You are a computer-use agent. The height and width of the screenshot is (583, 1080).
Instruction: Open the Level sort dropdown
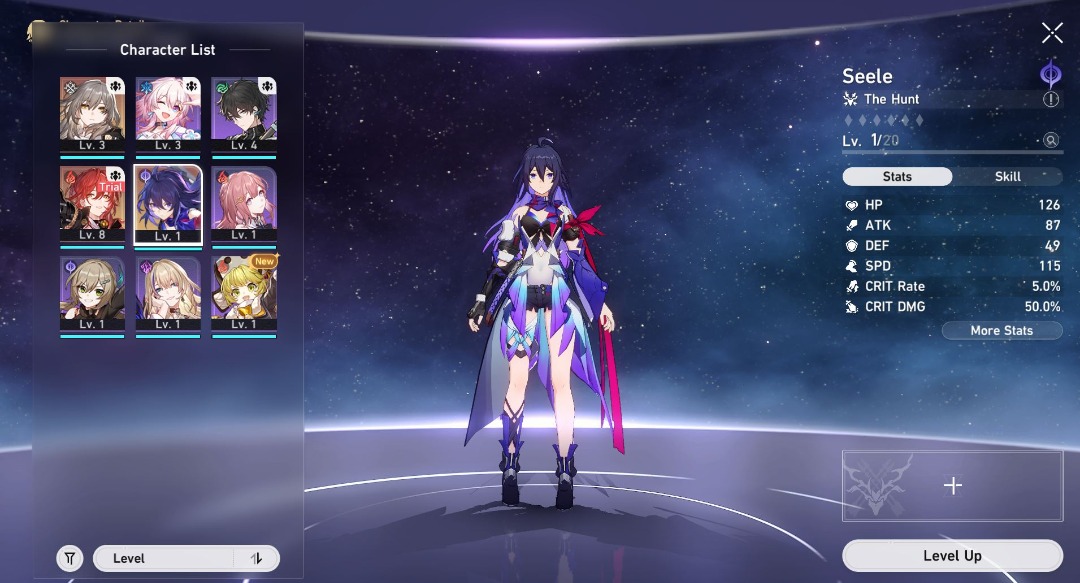(165, 559)
